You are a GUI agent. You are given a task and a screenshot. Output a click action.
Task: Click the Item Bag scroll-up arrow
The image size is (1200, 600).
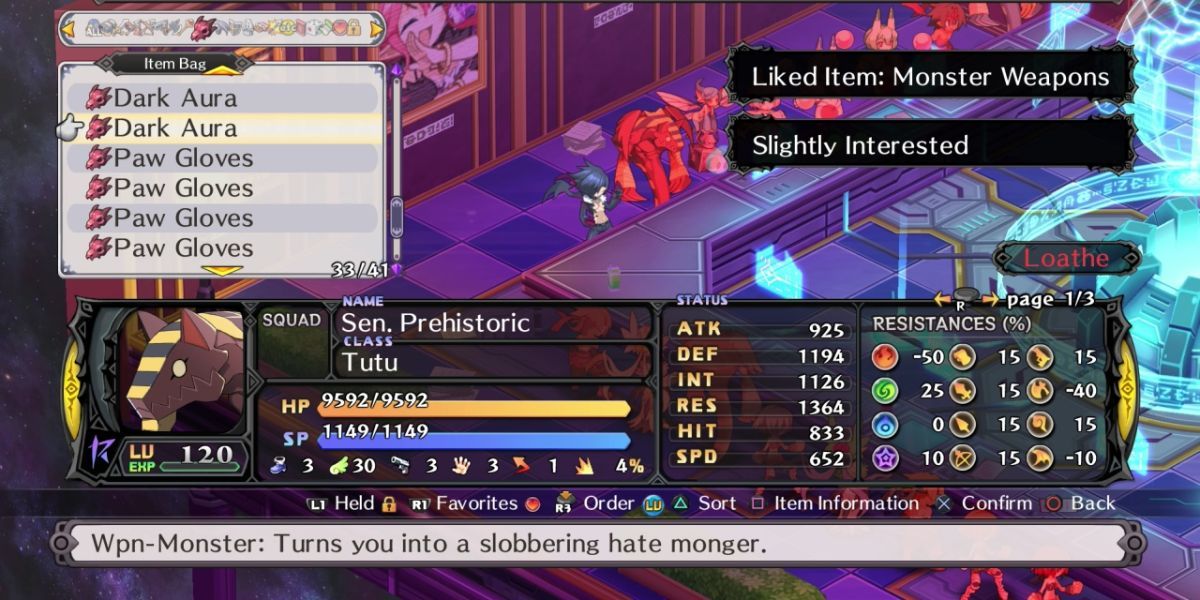tap(222, 70)
